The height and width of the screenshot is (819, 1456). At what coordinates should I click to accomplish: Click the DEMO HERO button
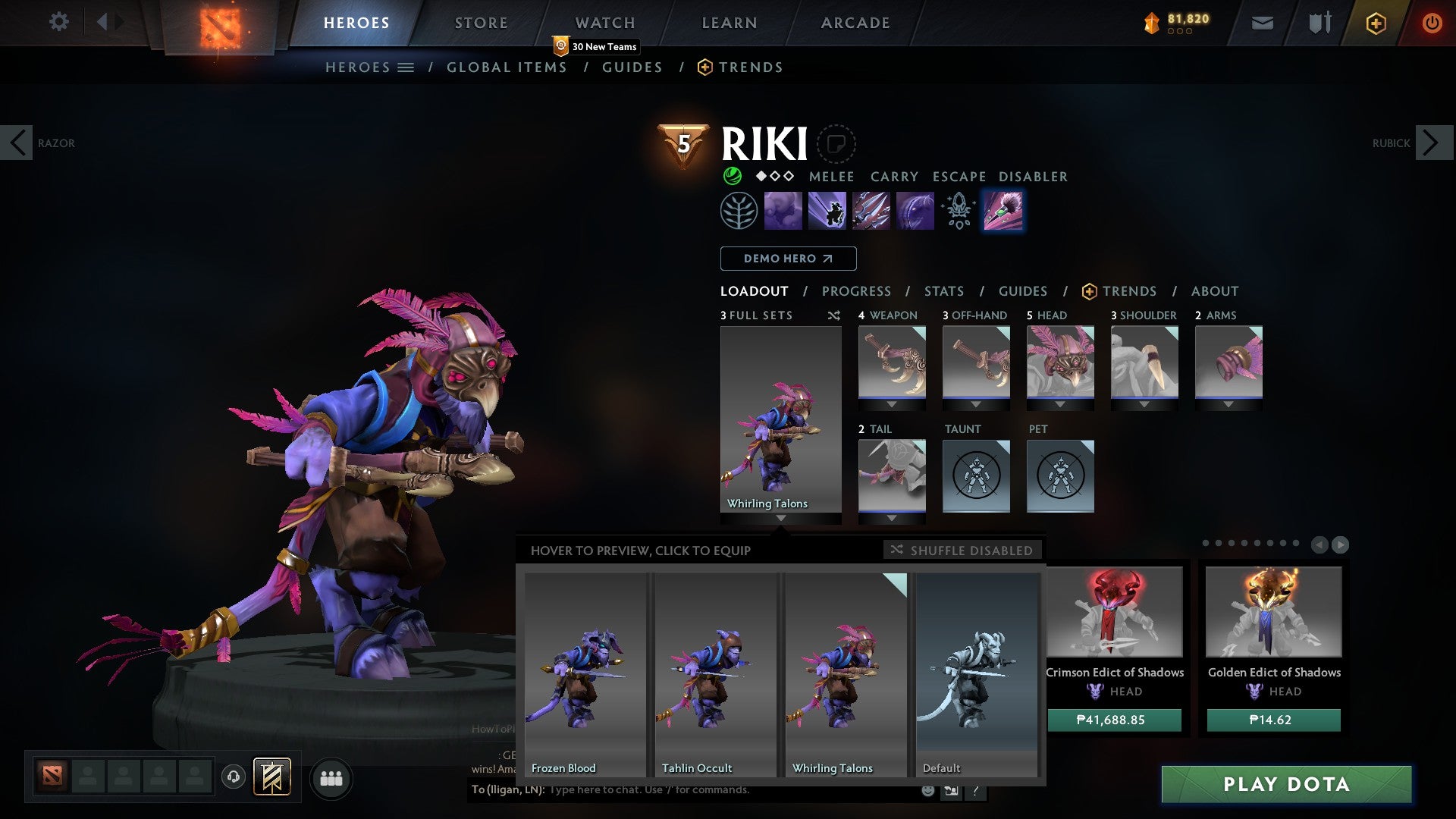pos(787,259)
